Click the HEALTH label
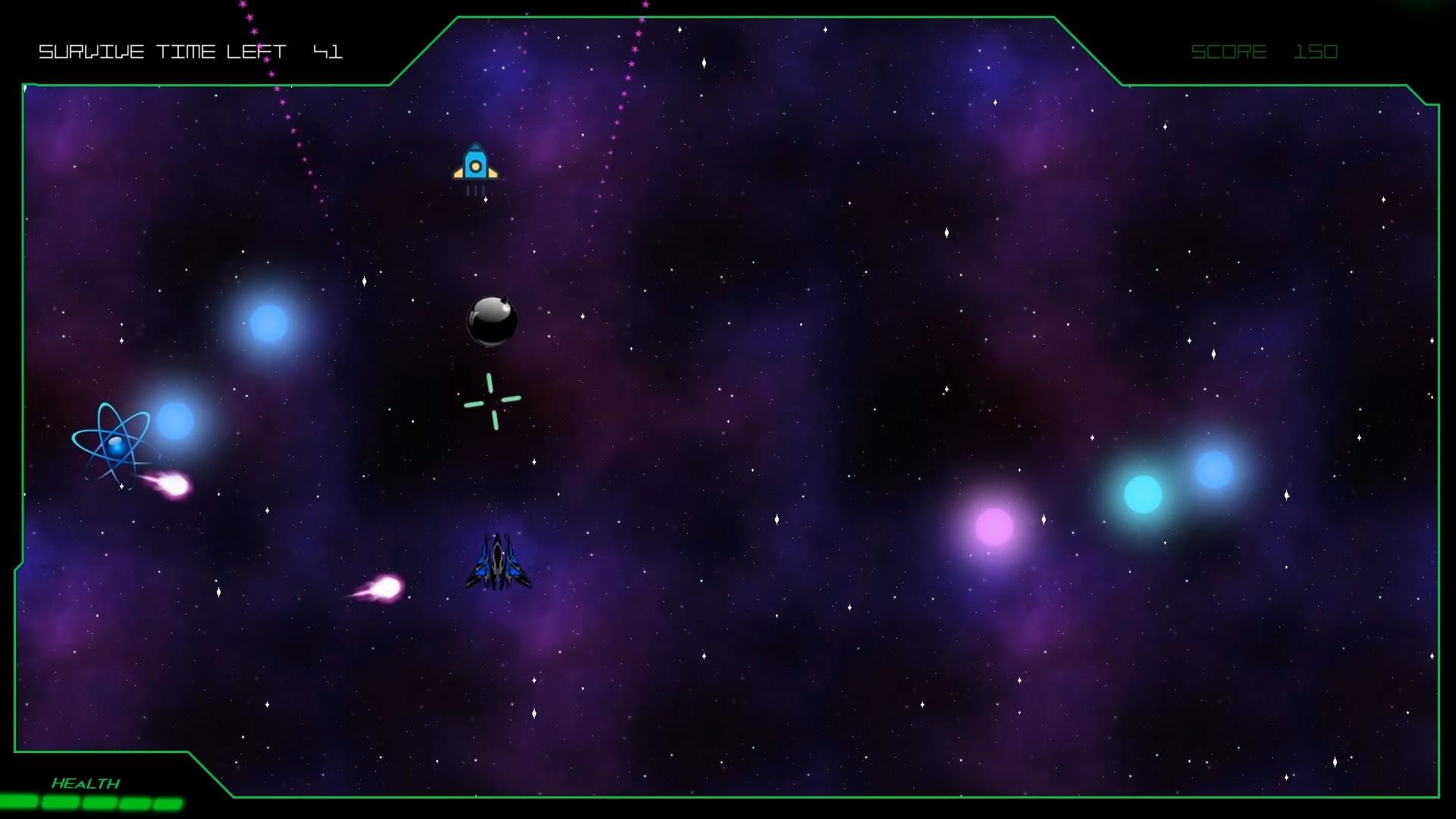Viewport: 1456px width, 819px height. point(86,783)
